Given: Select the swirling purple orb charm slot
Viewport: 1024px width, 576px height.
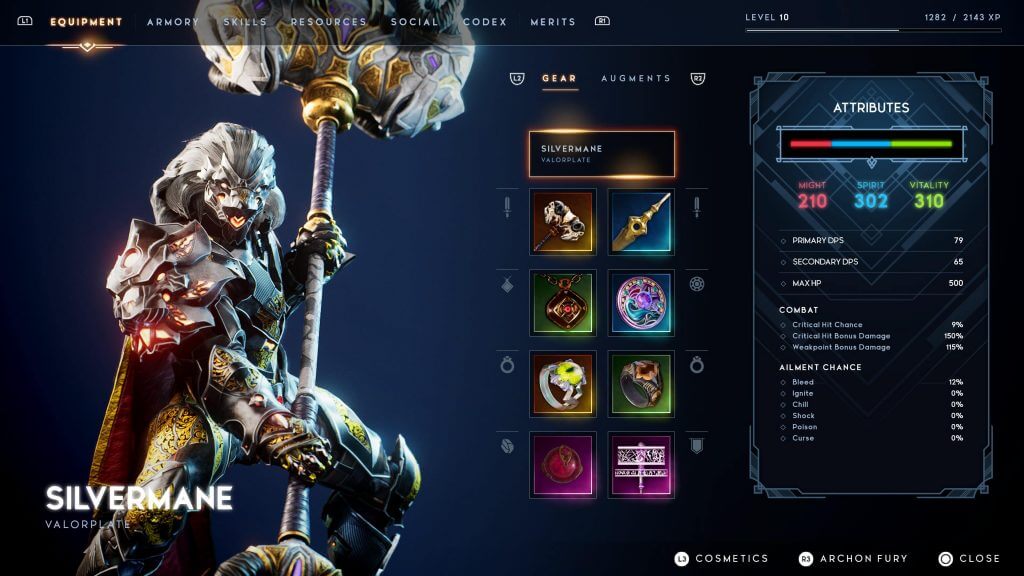Looking at the screenshot, I should pyautogui.click(x=641, y=303).
